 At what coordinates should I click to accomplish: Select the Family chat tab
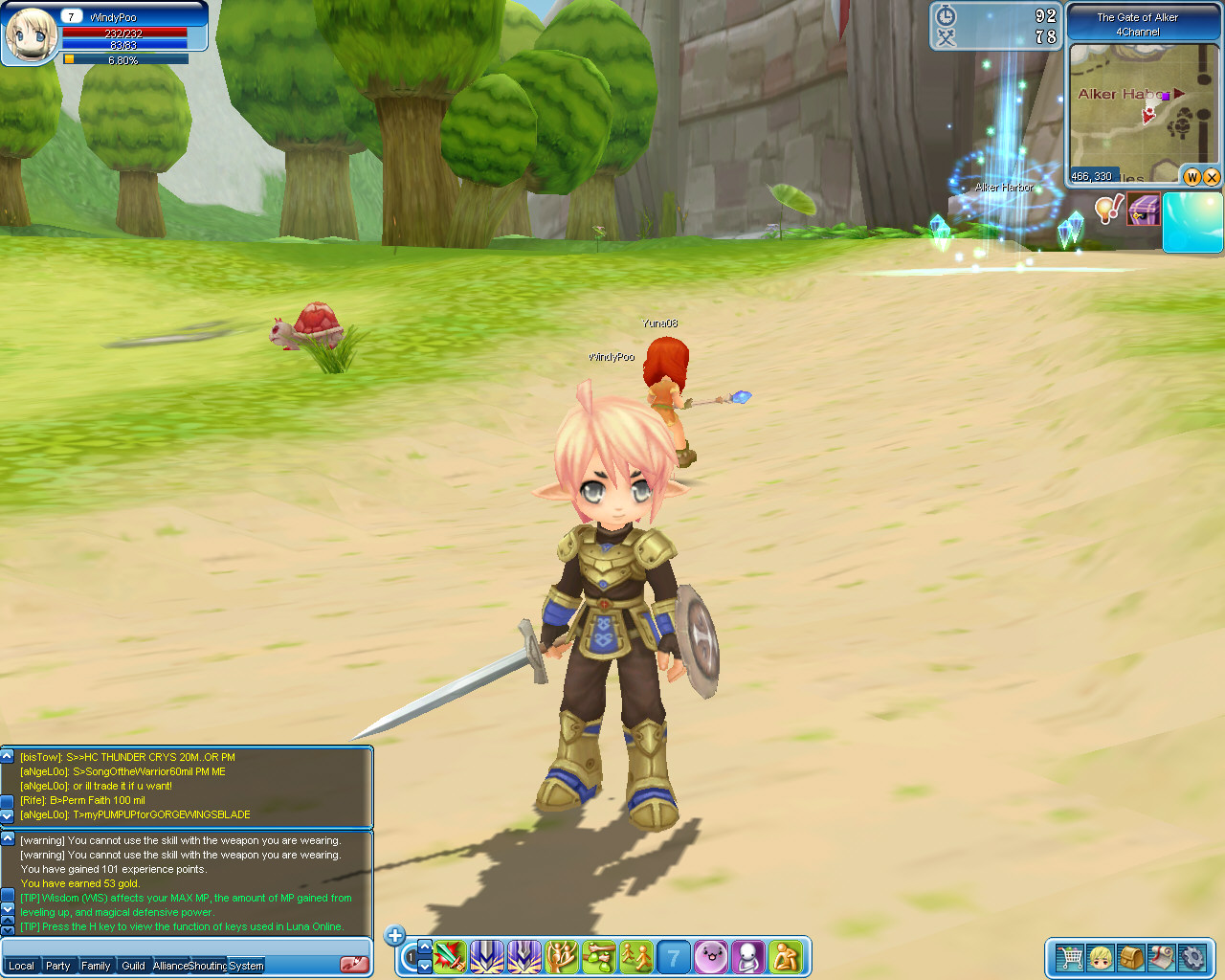[x=96, y=966]
